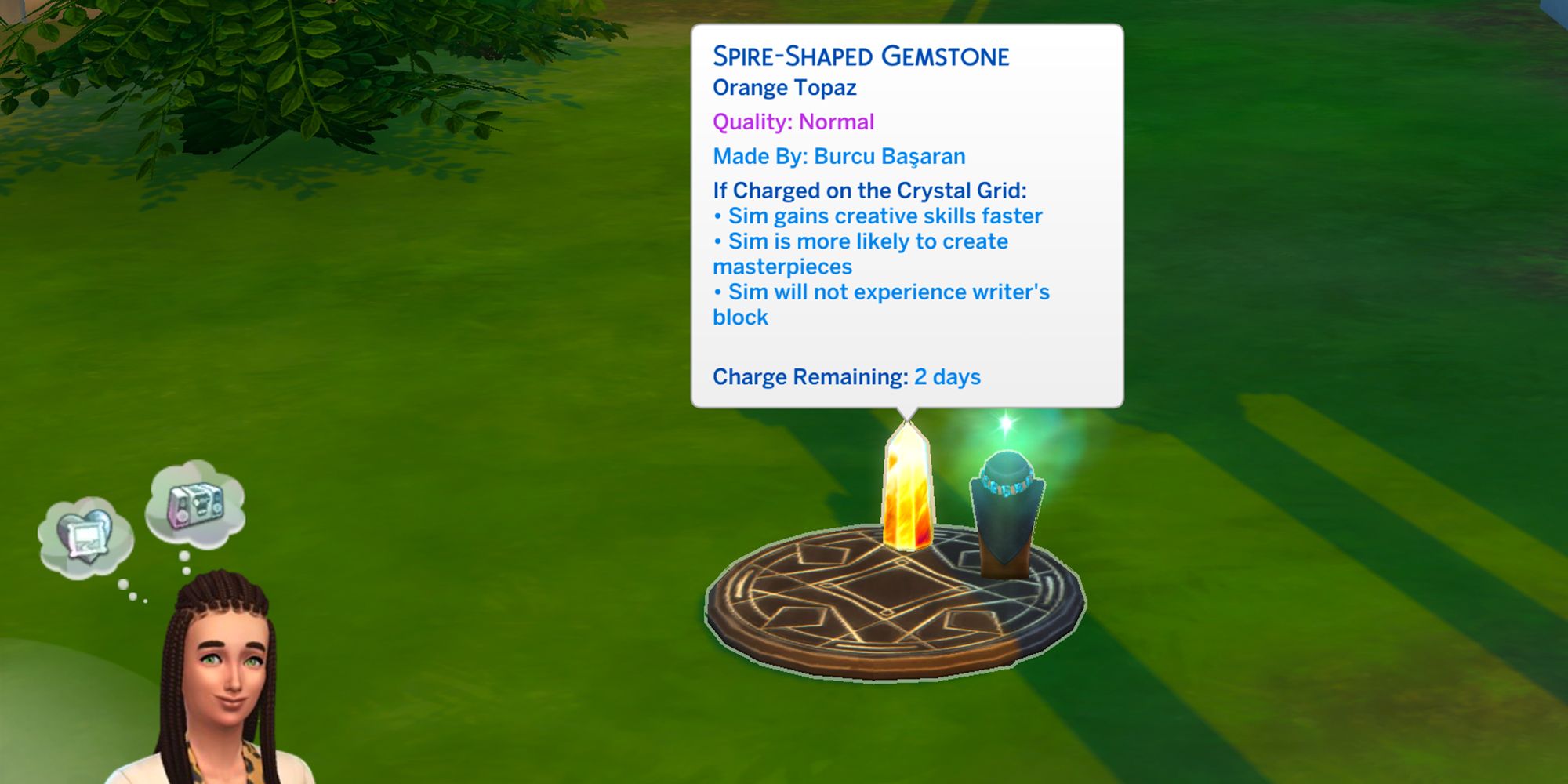The height and width of the screenshot is (784, 1568).
Task: Click the Spire-Shaped Gemstone tooltip title
Action: pyautogui.click(x=860, y=56)
